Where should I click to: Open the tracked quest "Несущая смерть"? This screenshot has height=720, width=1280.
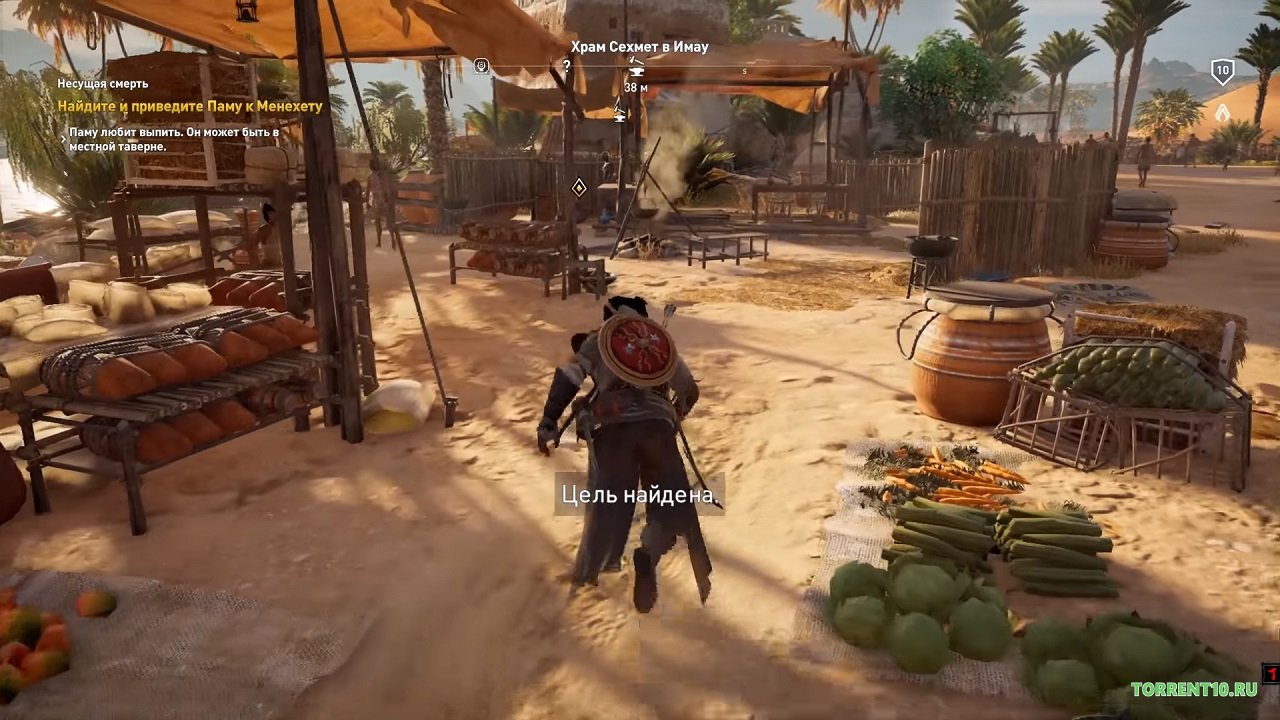tap(103, 84)
